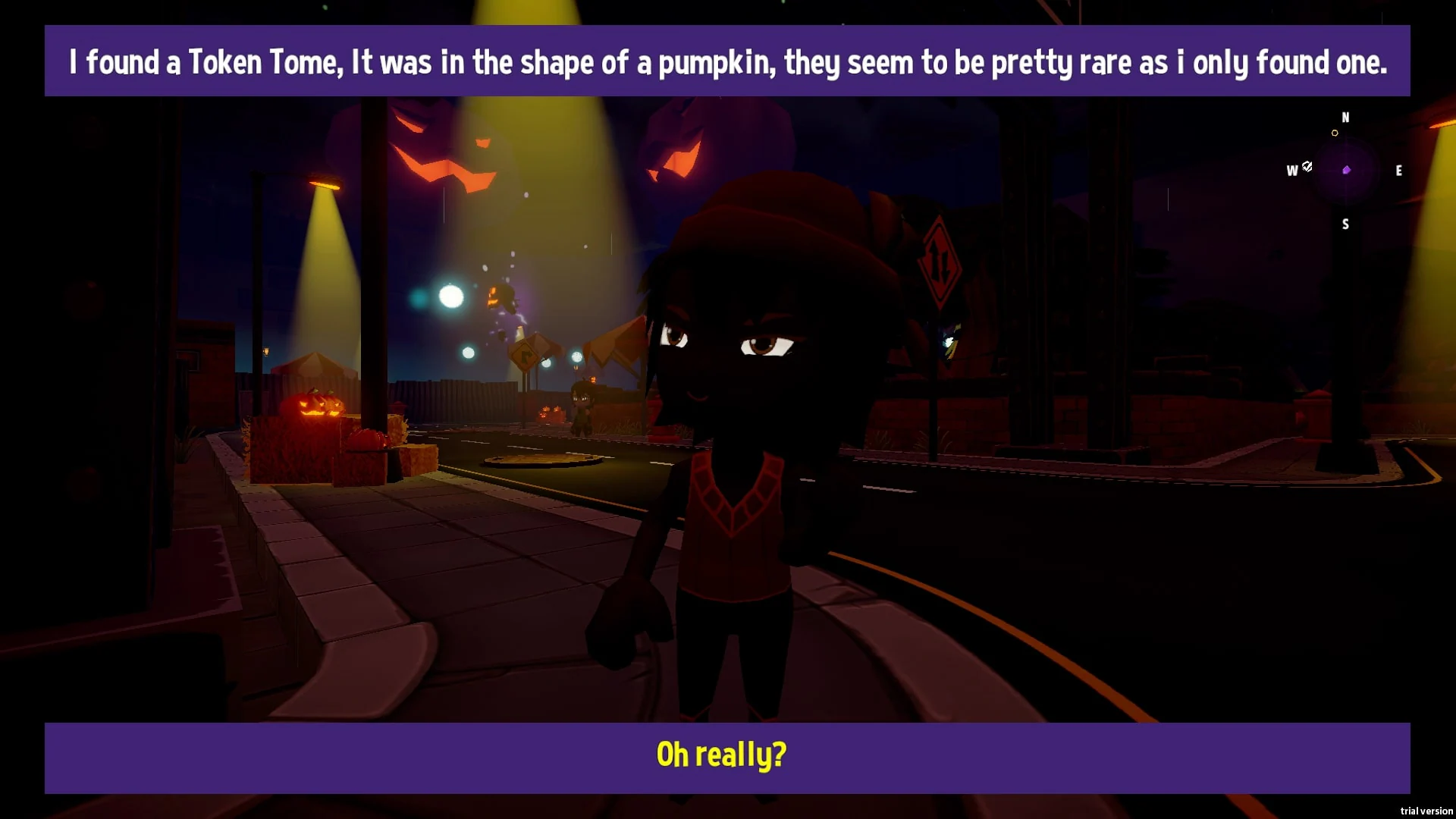The image size is (1456, 819).
Task: Toggle the S direction on the compass
Action: pyautogui.click(x=1346, y=224)
